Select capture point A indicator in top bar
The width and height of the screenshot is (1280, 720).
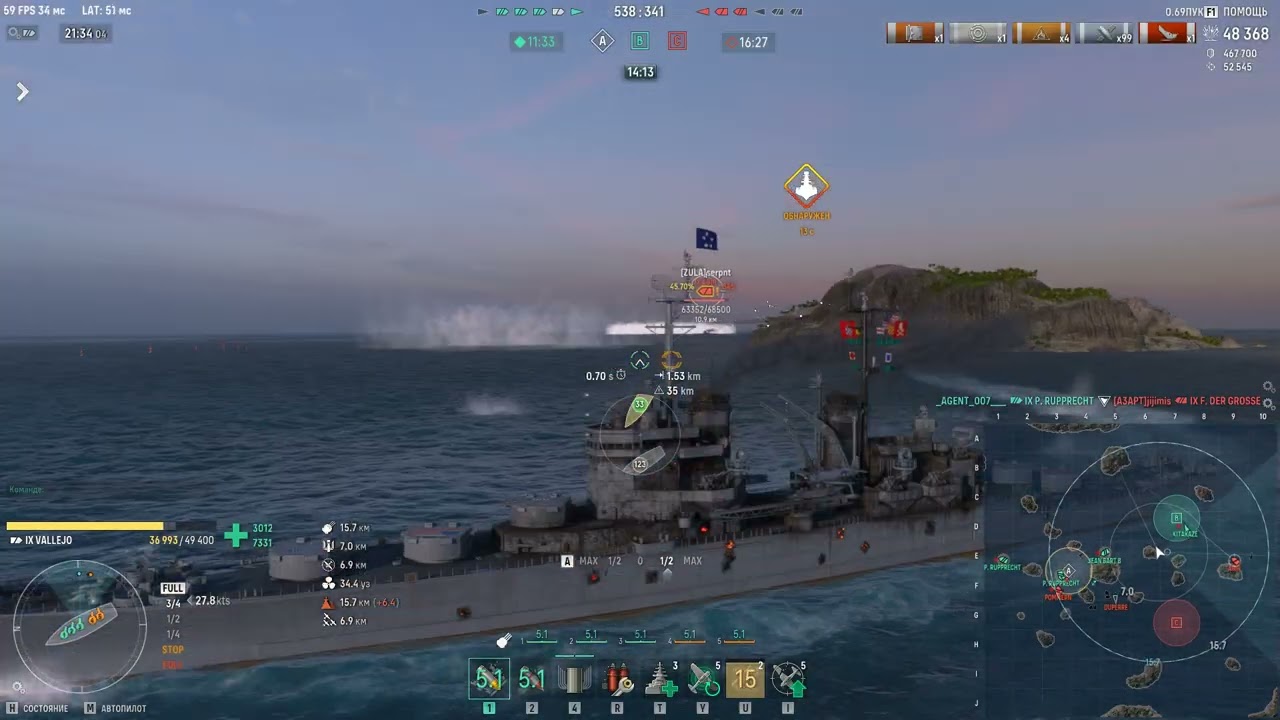602,41
